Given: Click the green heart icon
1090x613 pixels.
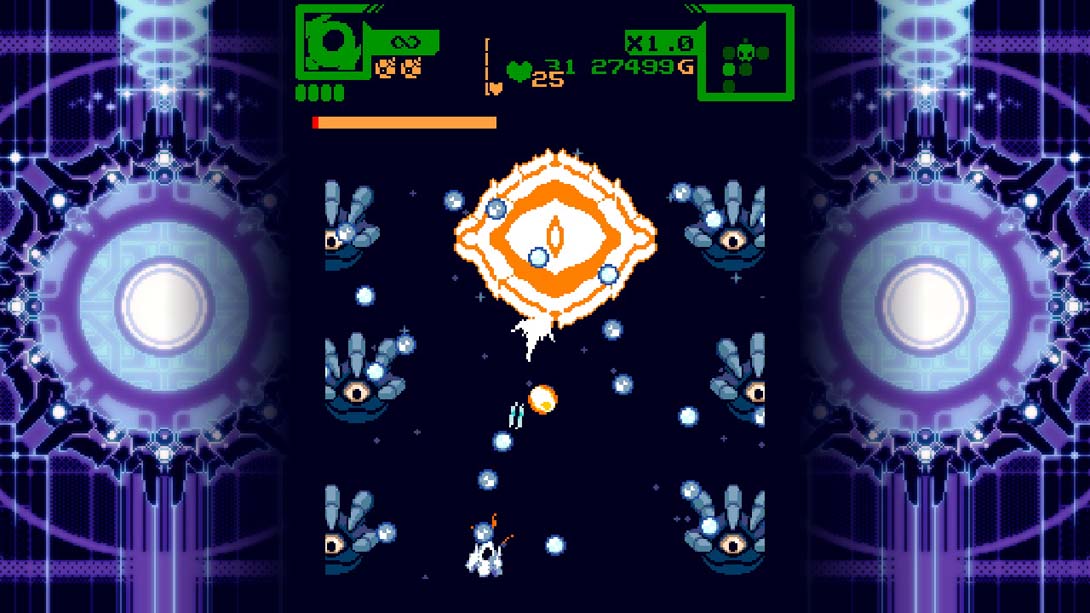Looking at the screenshot, I should (x=518, y=71).
